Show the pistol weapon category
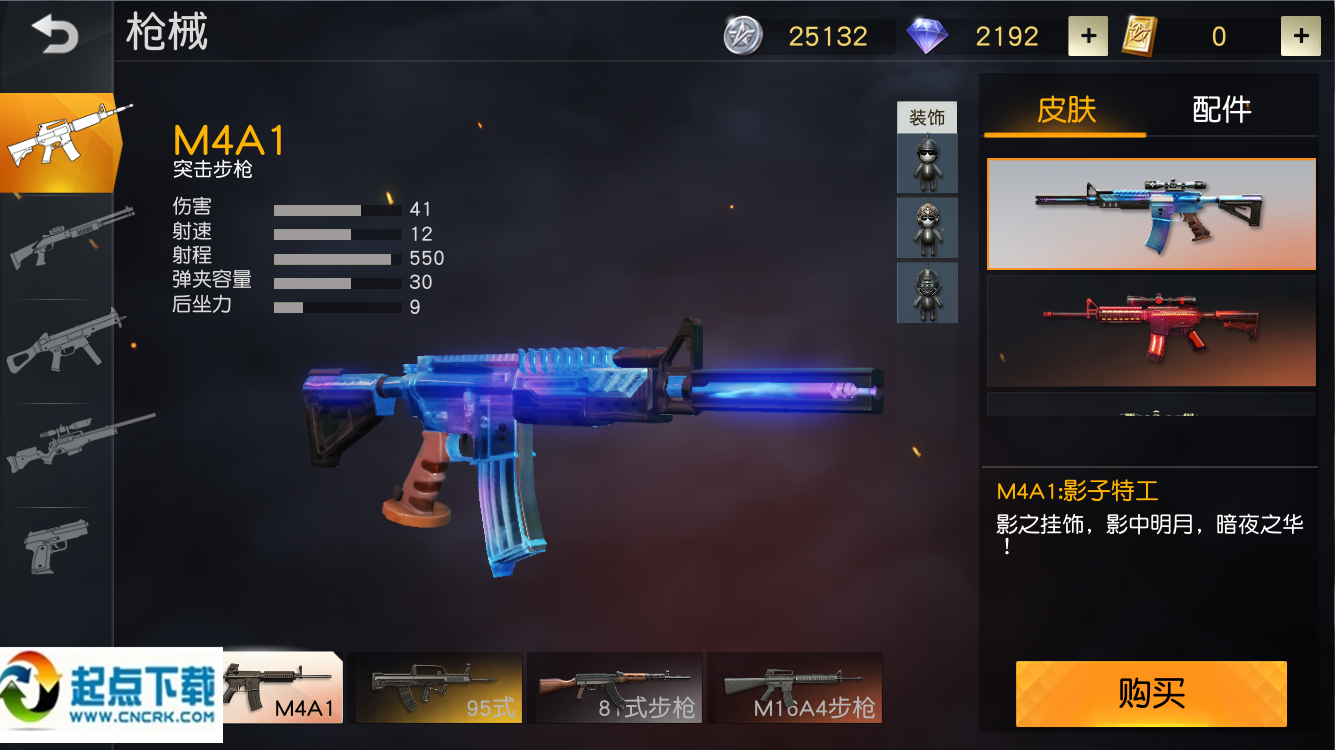 tap(55, 545)
